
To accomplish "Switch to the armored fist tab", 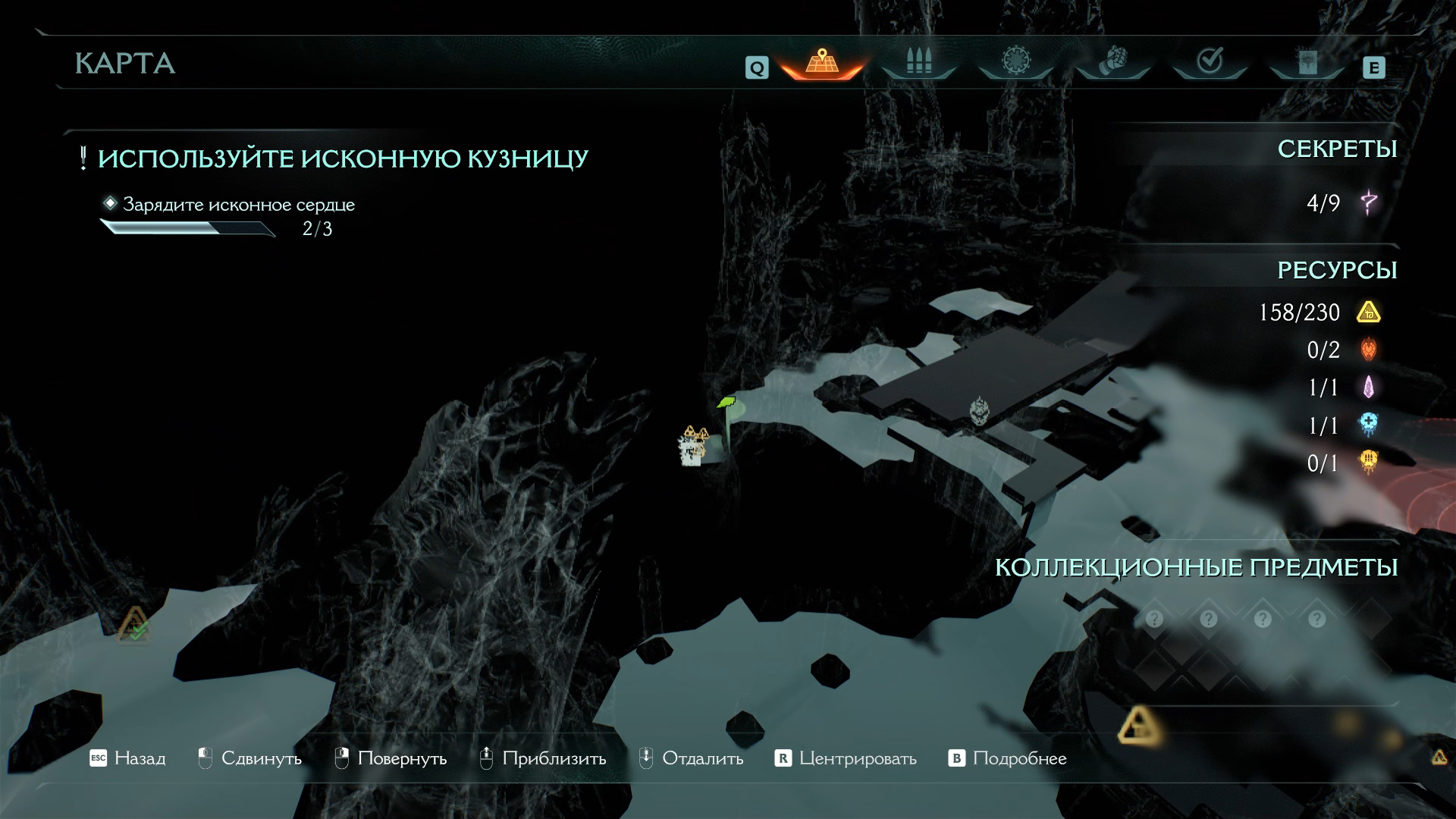I will pyautogui.click(x=1112, y=62).
